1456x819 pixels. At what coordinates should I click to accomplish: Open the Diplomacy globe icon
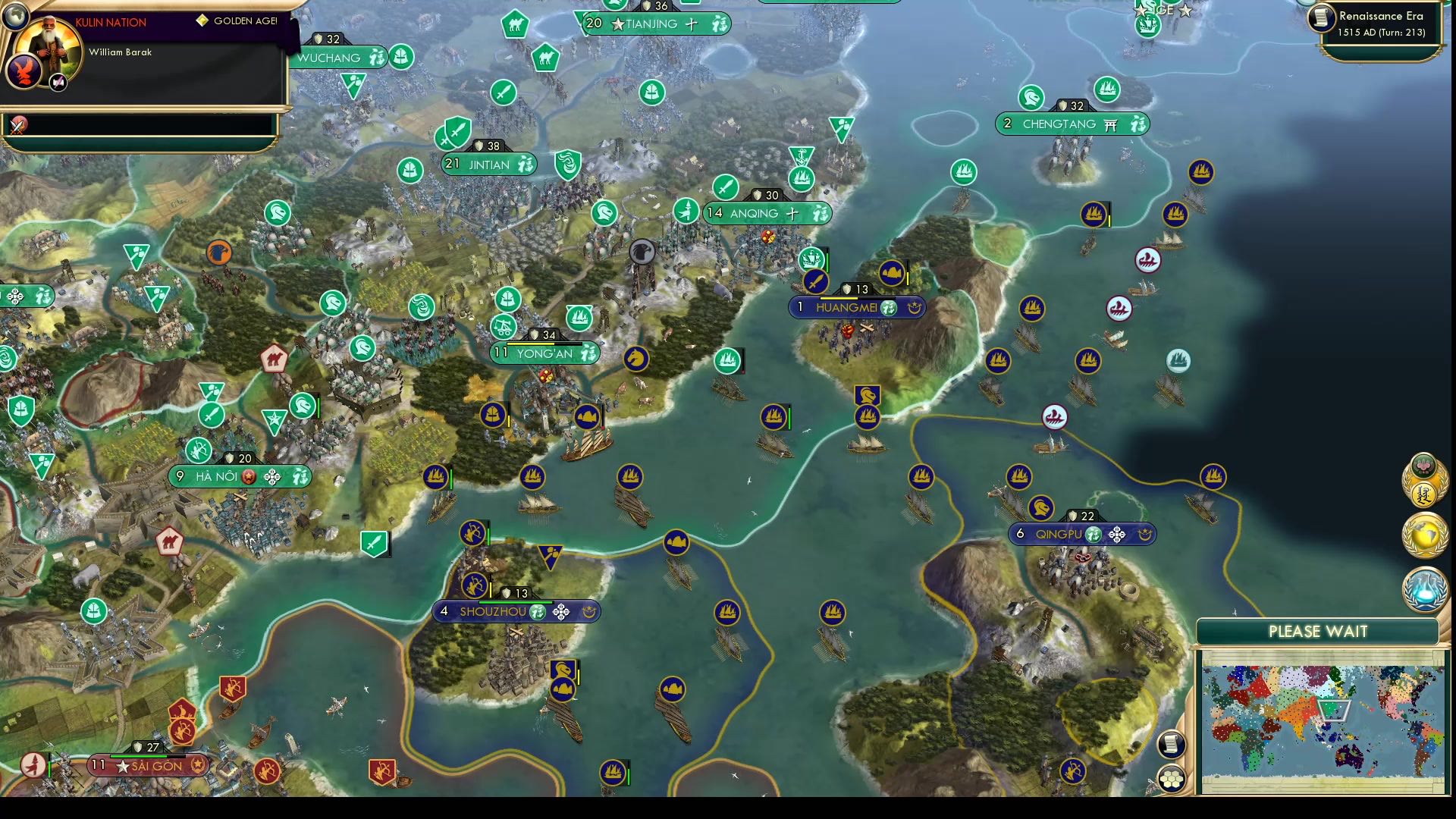1424,533
